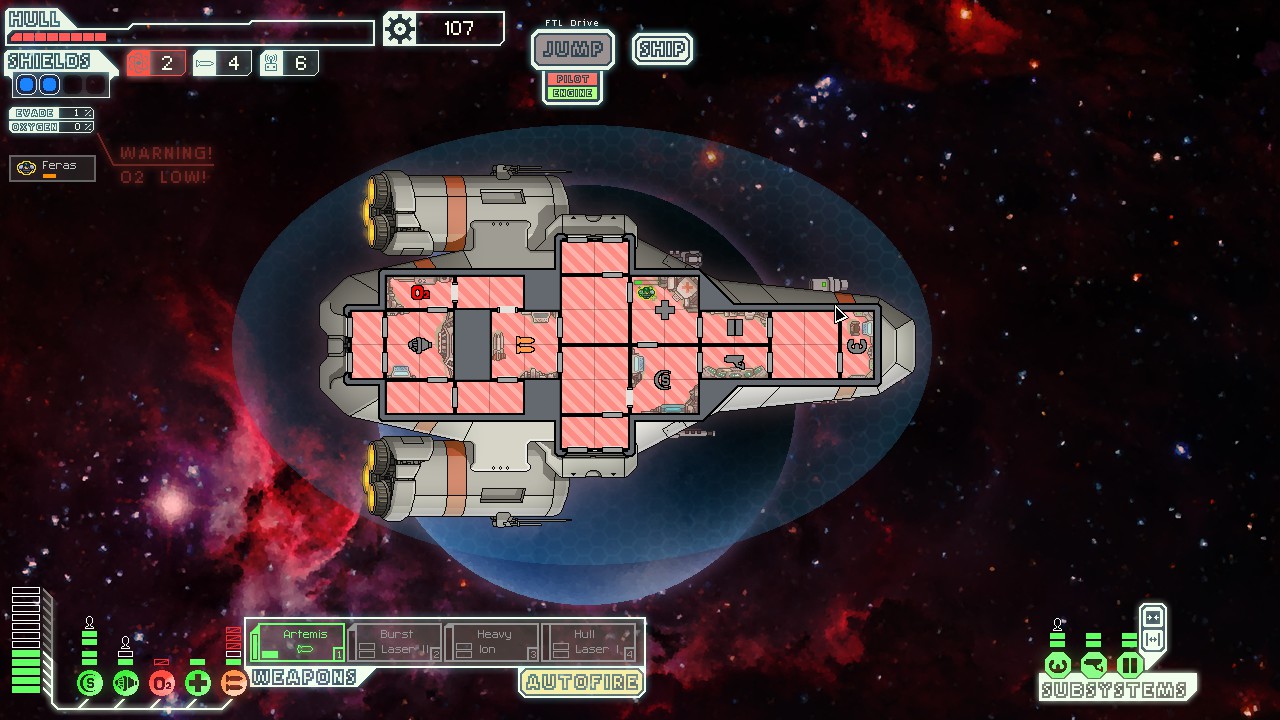The image size is (1280, 720).
Task: Click the doors subsystem icon
Action: click(1130, 664)
